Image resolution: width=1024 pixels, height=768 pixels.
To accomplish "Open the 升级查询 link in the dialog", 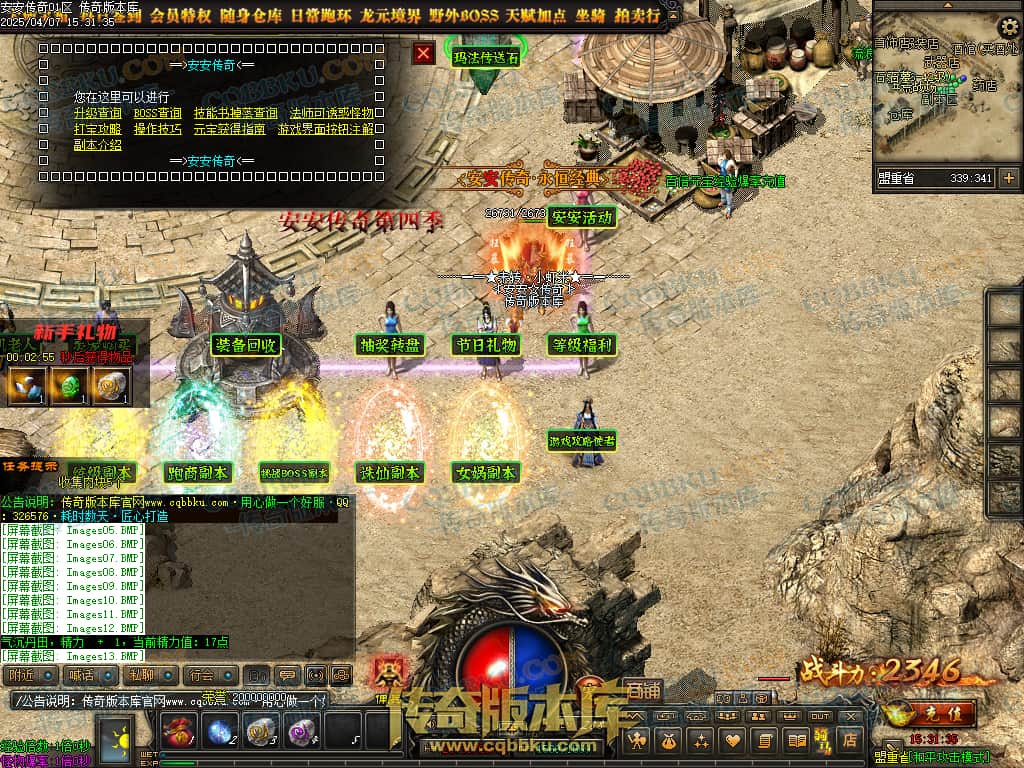I will coord(98,113).
